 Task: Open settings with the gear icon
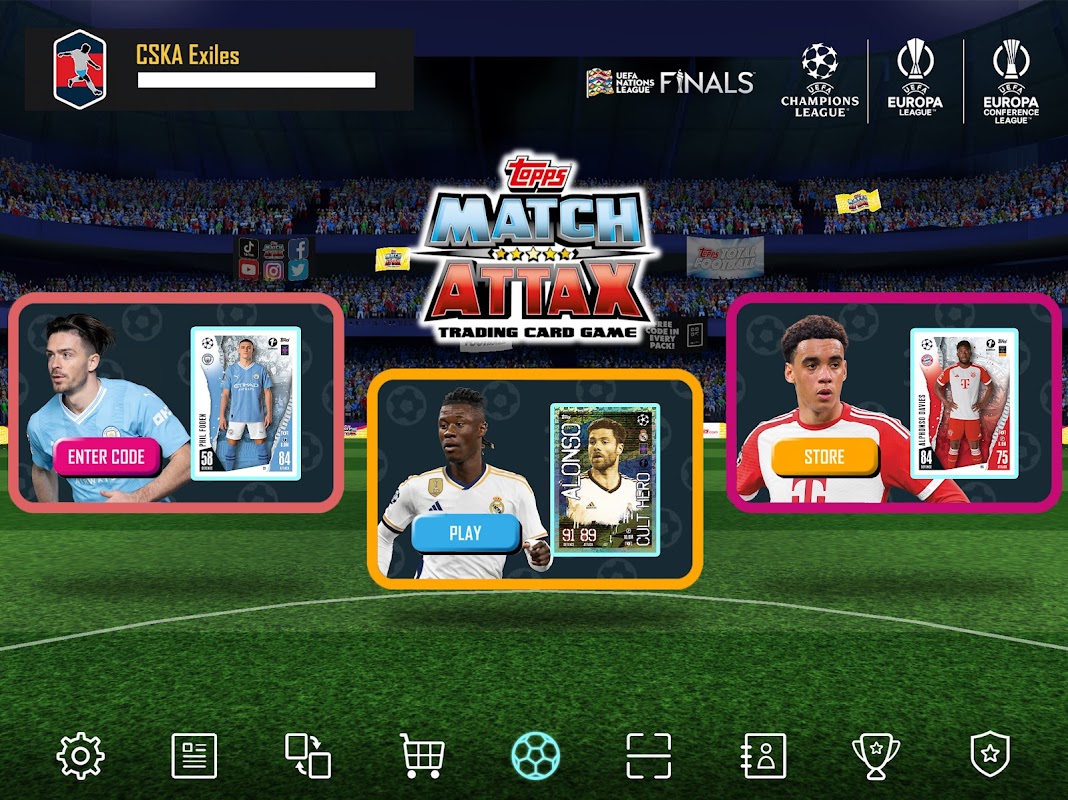click(81, 756)
